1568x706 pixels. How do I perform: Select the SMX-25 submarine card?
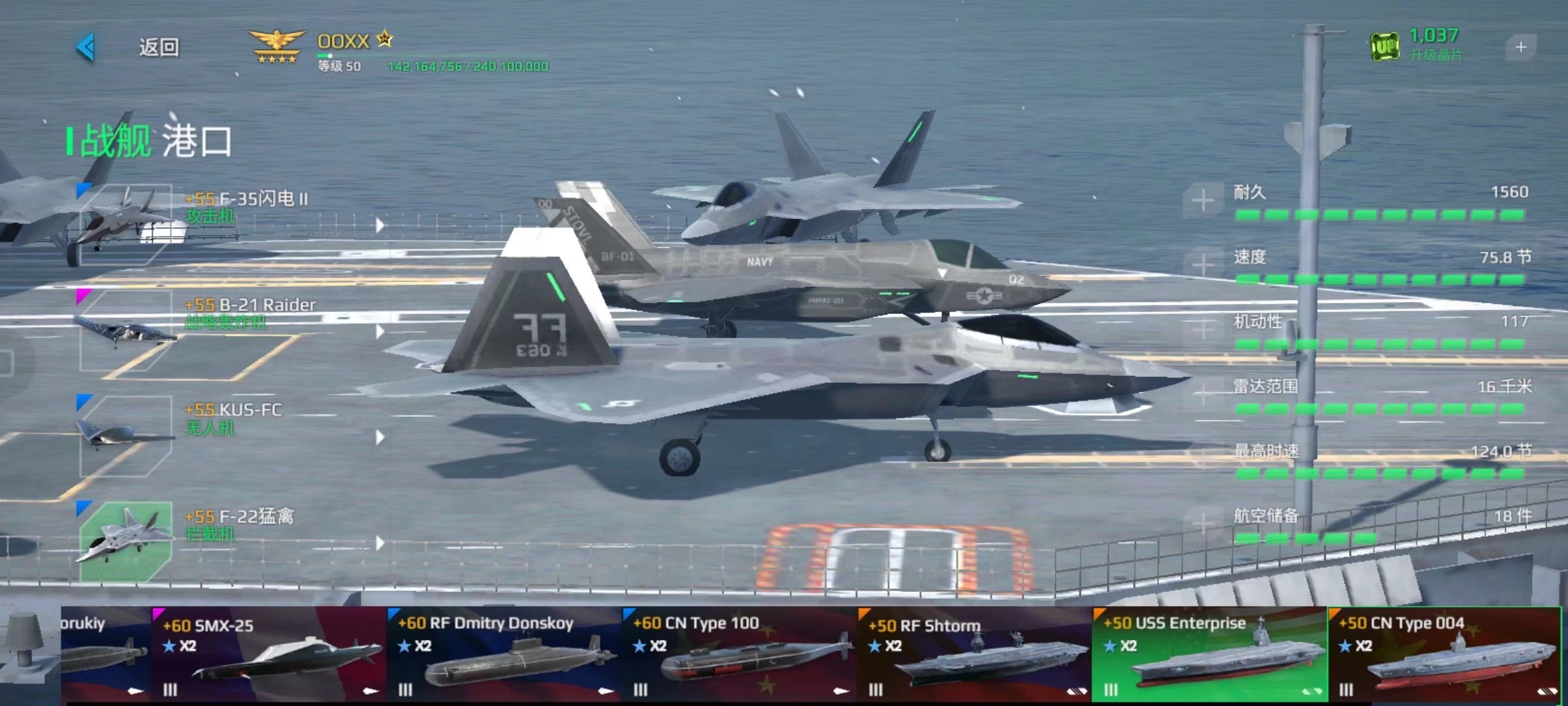click(269, 654)
